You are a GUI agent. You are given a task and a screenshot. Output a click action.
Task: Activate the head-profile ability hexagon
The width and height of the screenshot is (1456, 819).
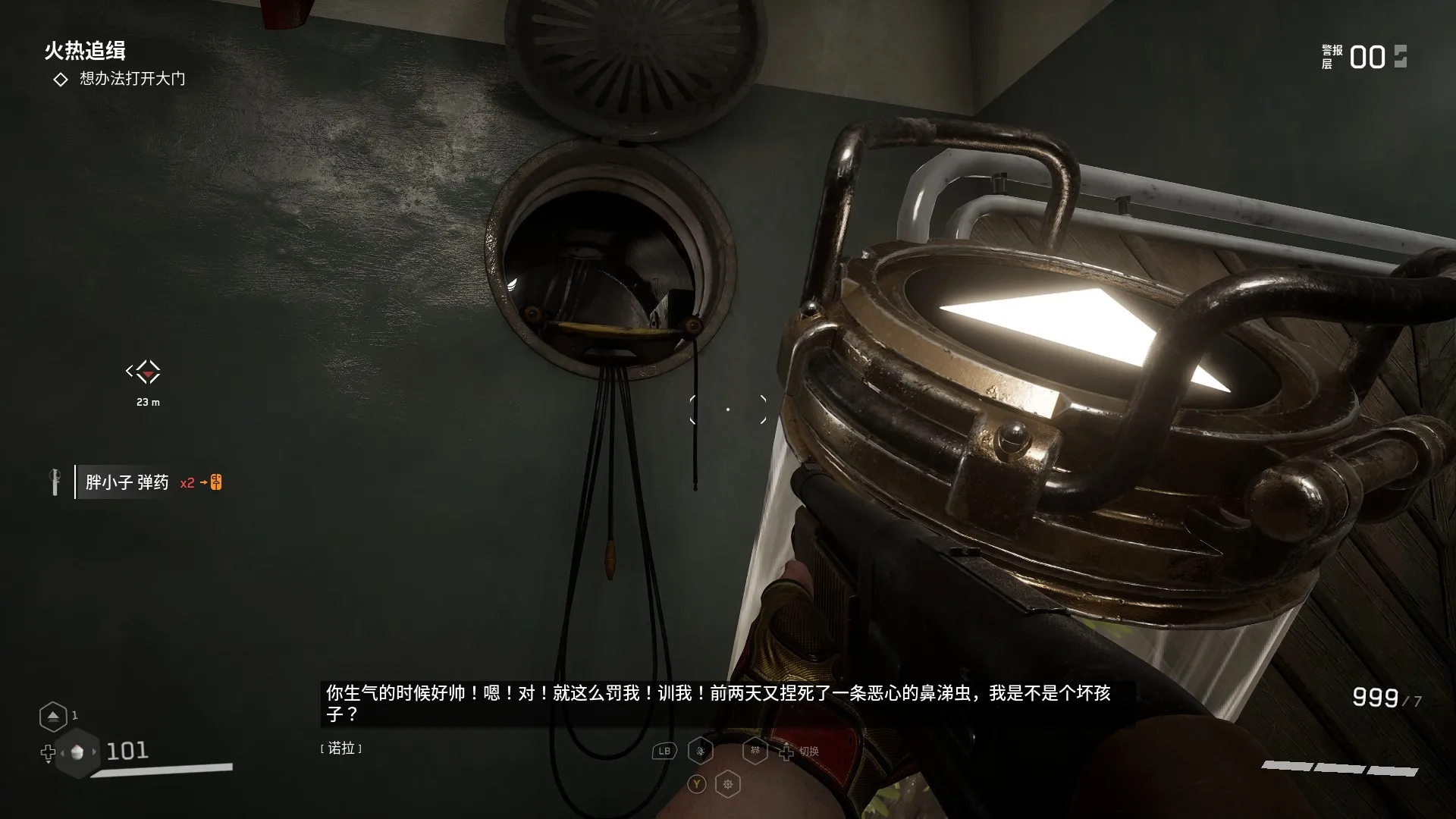point(701,751)
